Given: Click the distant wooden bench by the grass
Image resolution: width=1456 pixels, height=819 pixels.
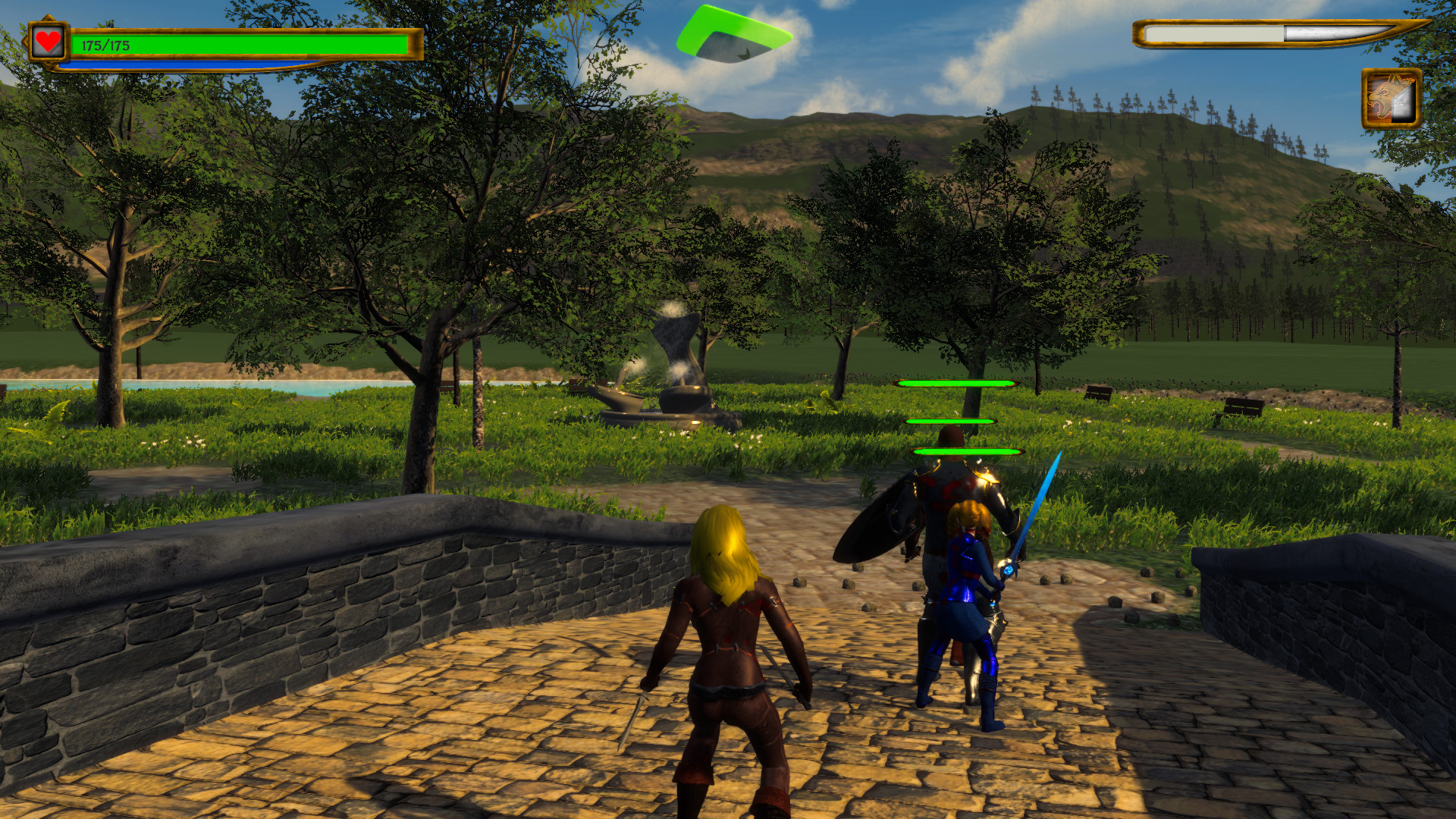Looking at the screenshot, I should pyautogui.click(x=1098, y=392).
